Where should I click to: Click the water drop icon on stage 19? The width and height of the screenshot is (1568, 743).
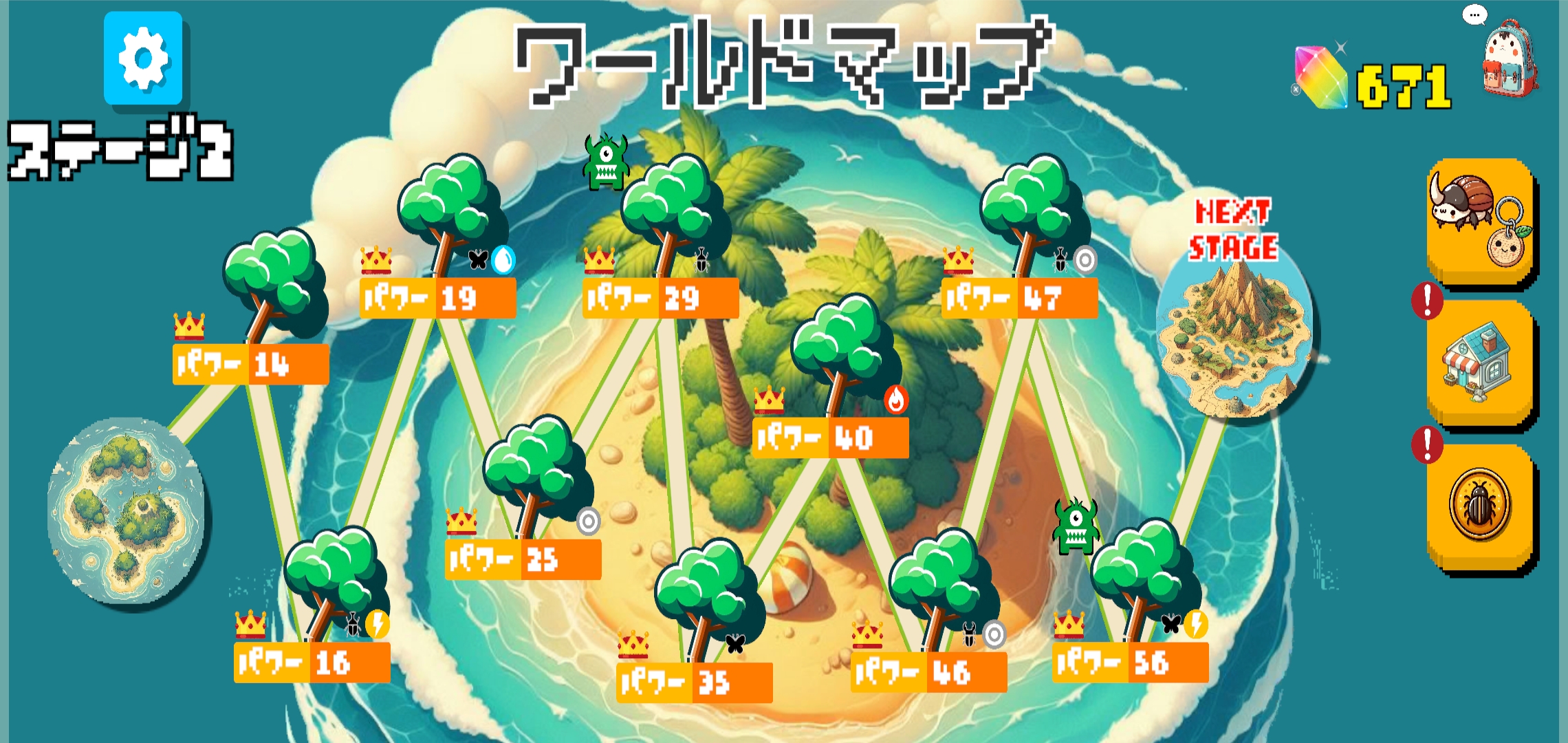505,259
